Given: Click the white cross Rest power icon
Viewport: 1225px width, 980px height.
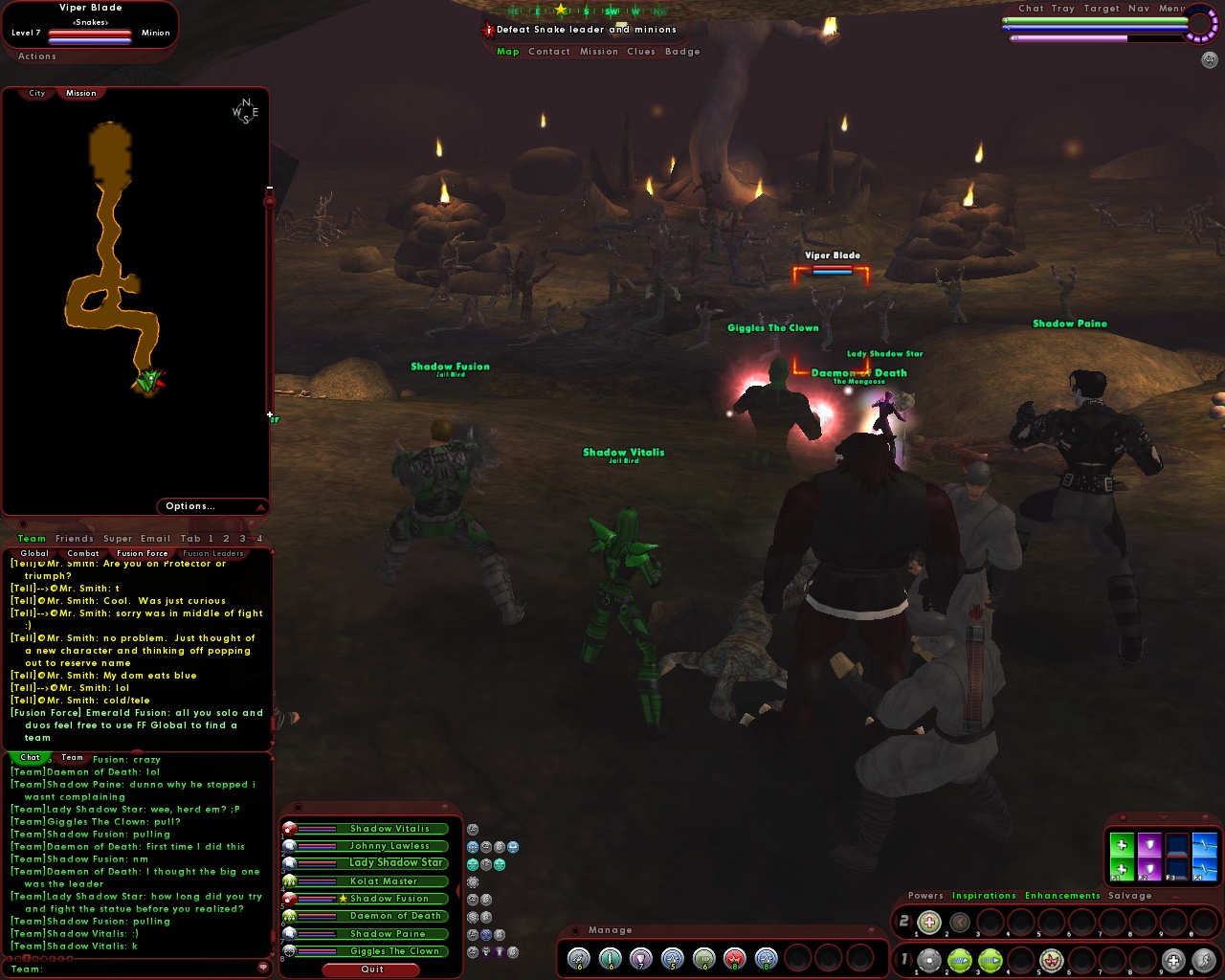Looking at the screenshot, I should pos(1171,958).
